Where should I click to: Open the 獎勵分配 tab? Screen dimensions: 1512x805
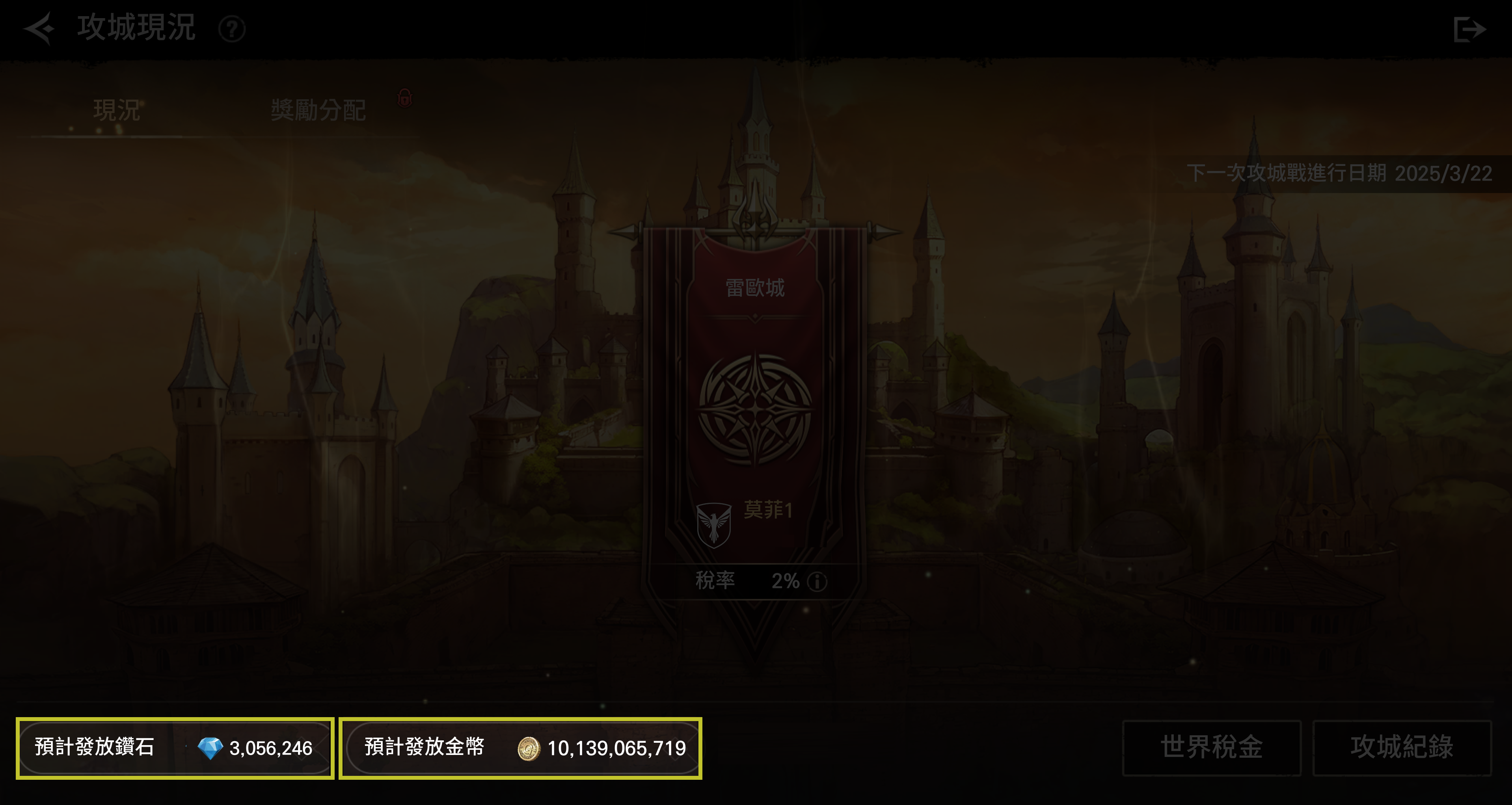click(x=318, y=110)
